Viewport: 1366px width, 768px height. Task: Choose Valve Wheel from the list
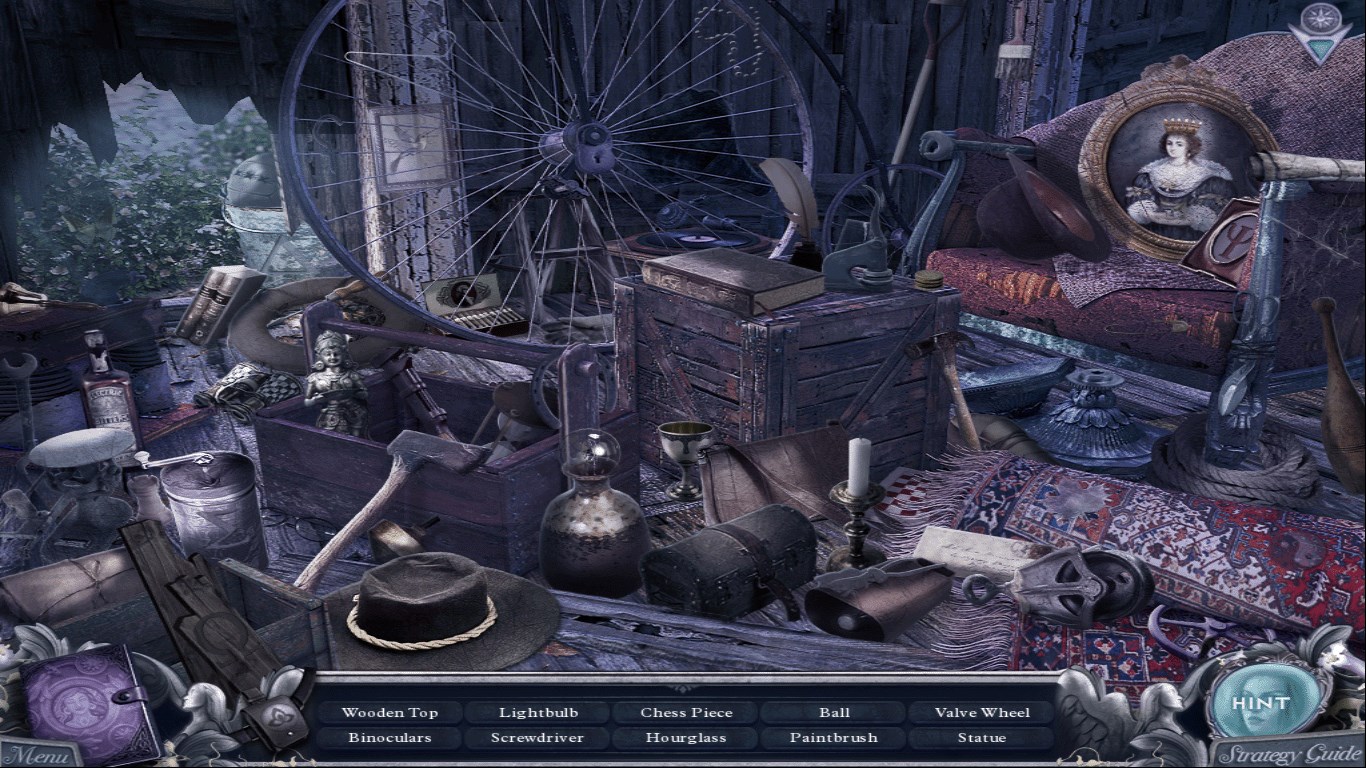(982, 713)
